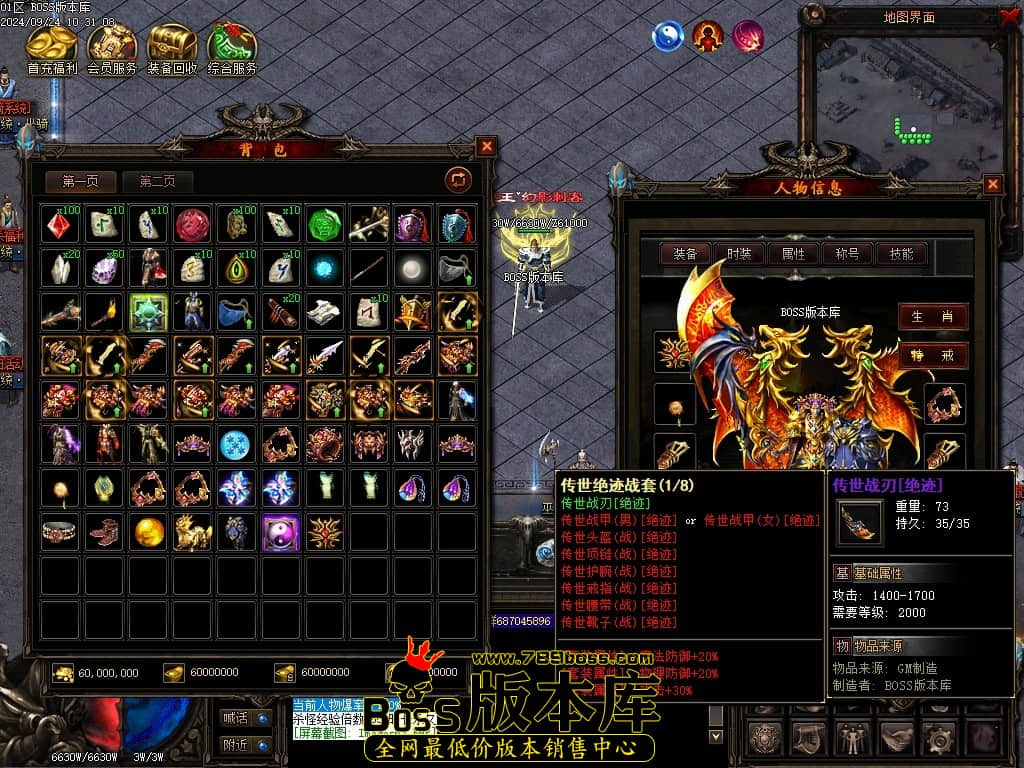1024x768 pixels.
Task: Open the 特戒 special ring panel
Action: (x=932, y=355)
